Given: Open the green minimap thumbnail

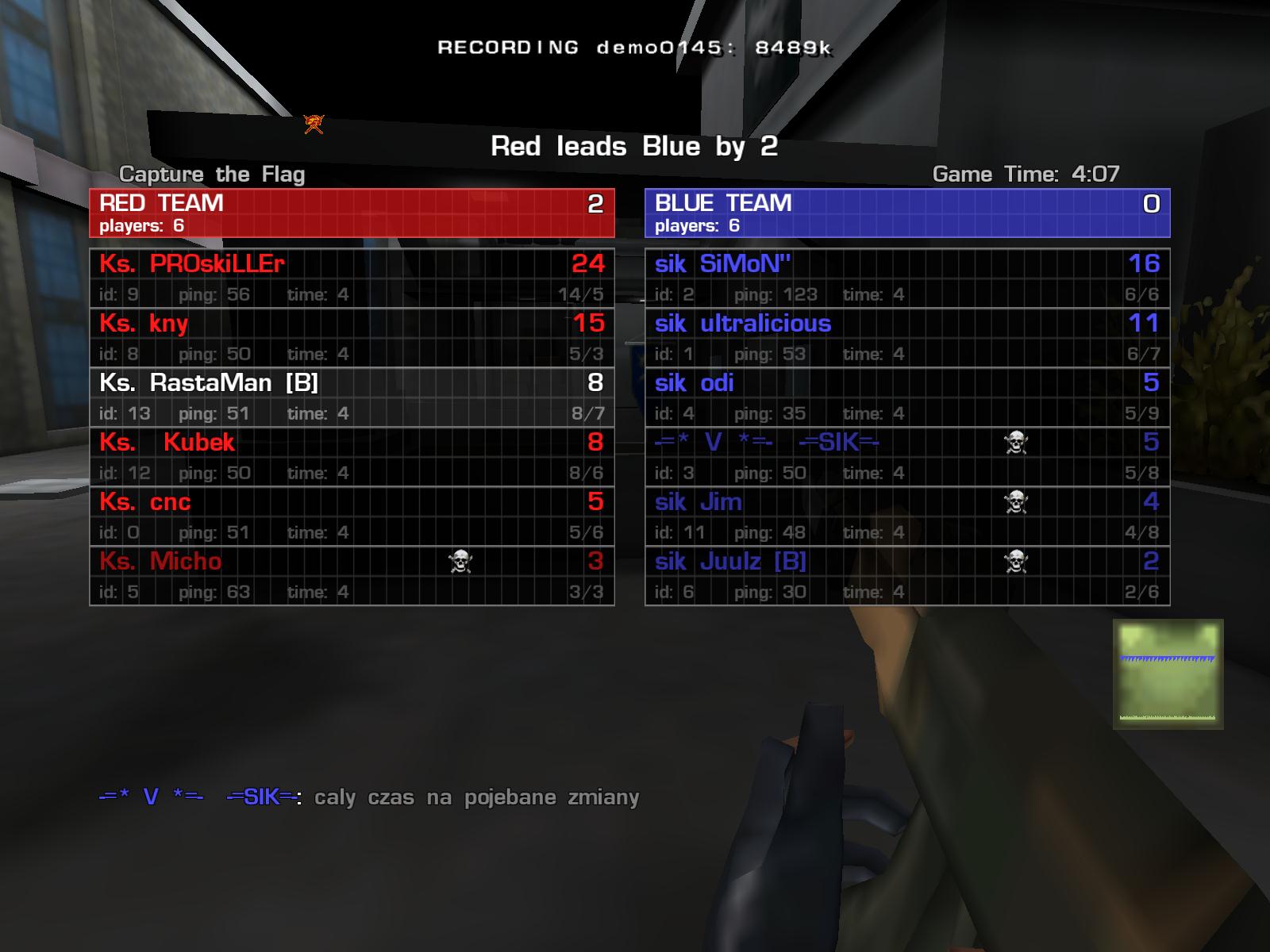Looking at the screenshot, I should click(x=1168, y=674).
